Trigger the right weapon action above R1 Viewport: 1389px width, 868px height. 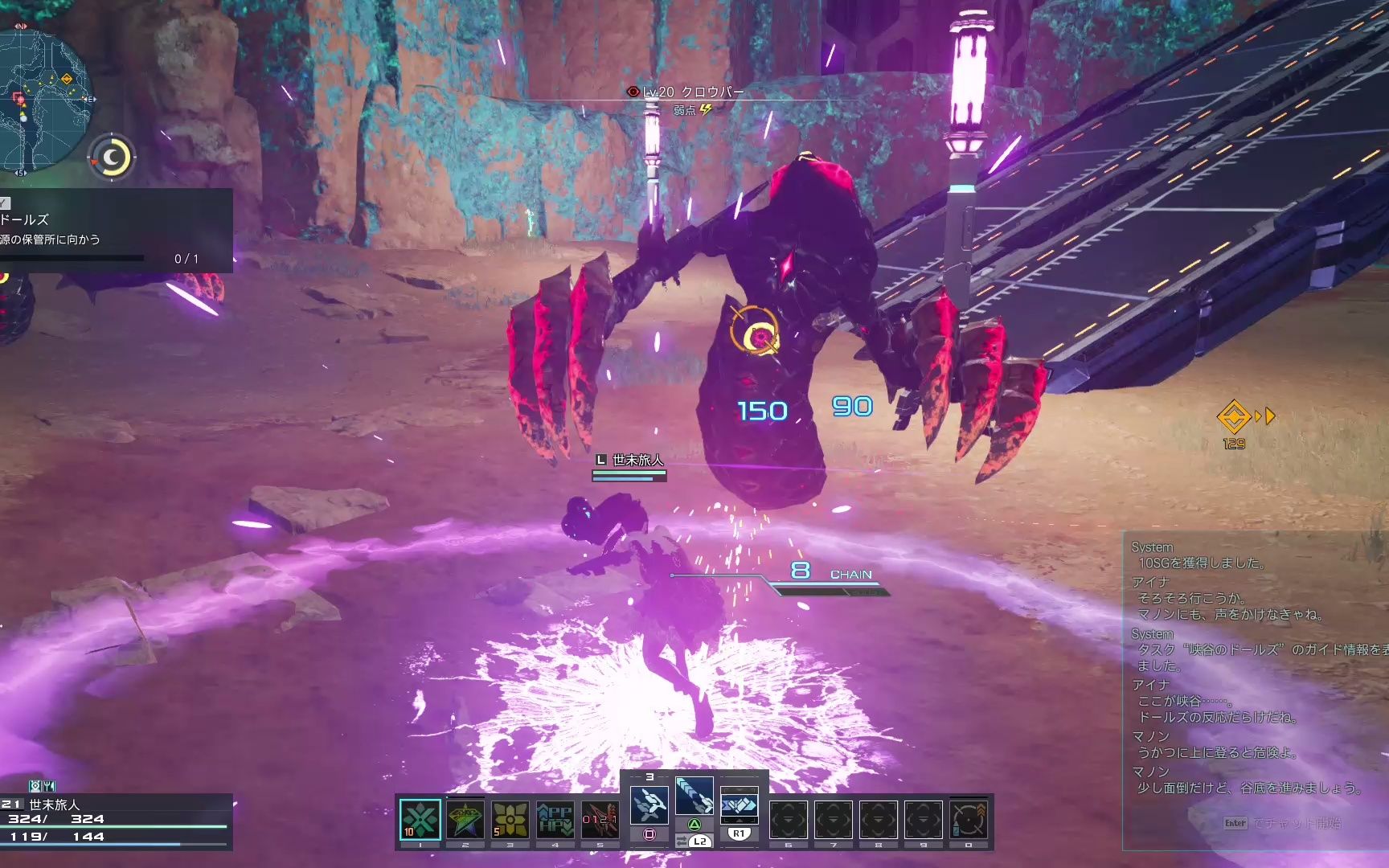click(x=739, y=804)
